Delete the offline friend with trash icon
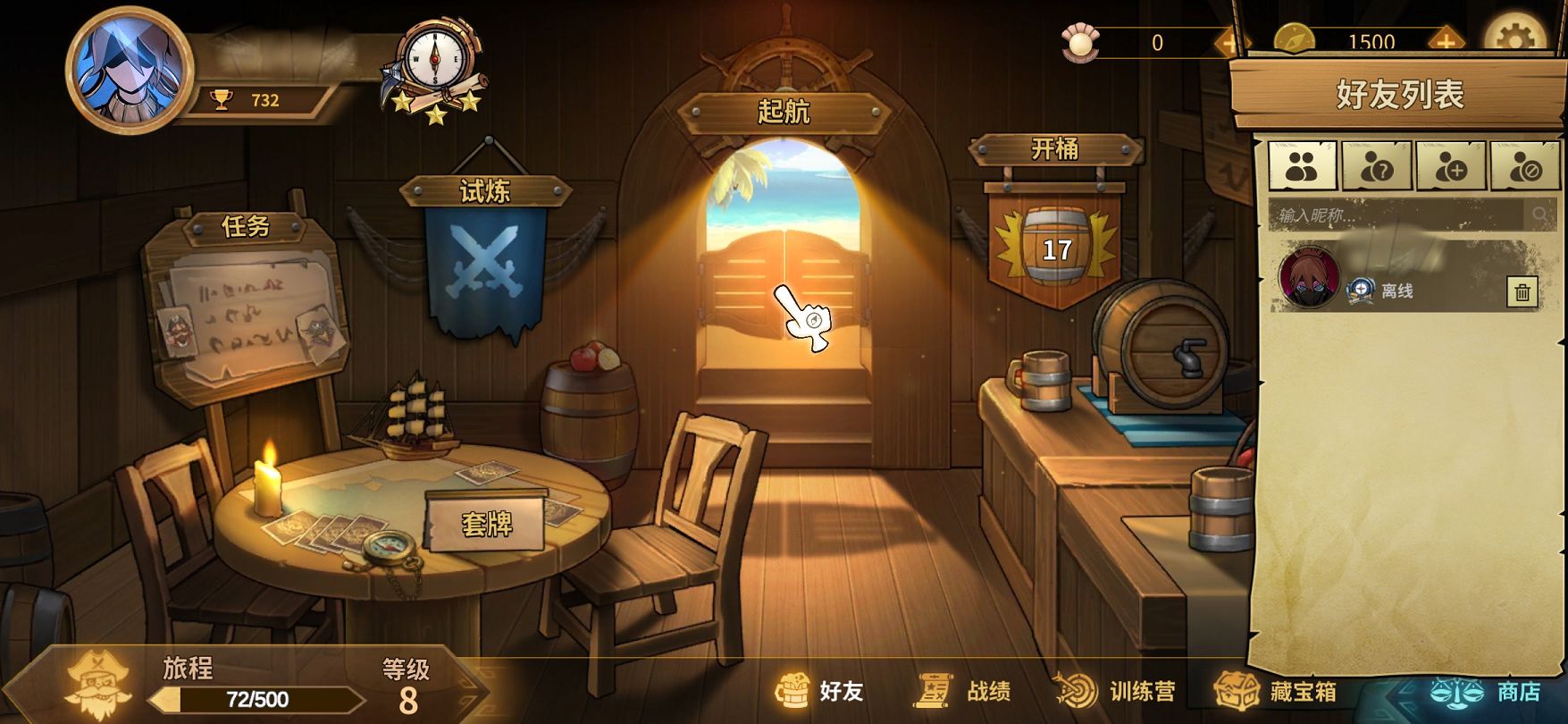The height and width of the screenshot is (724, 1568). tap(1522, 291)
